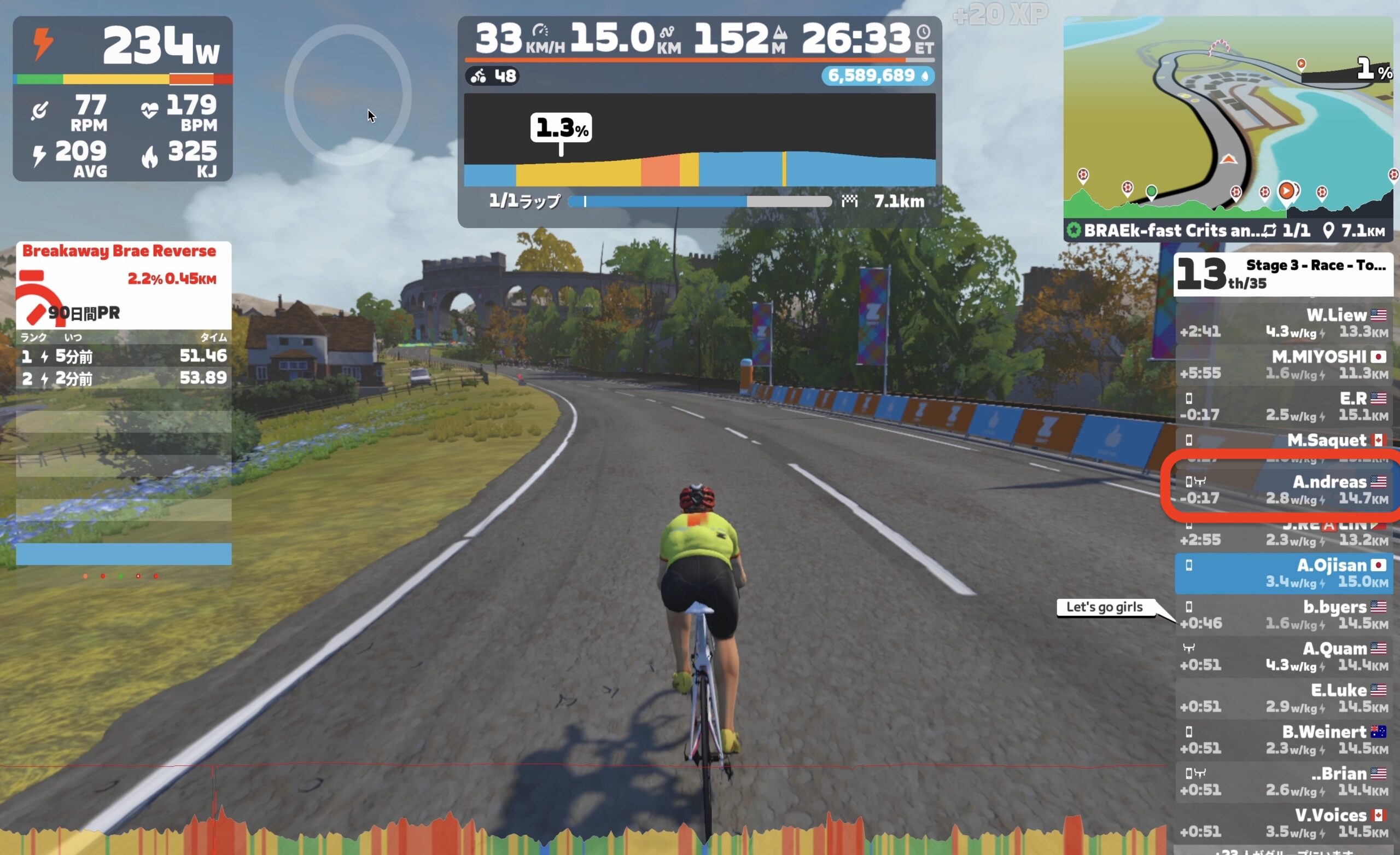The image size is (1400, 855).
Task: Pick the circled A.ndreas rider row
Action: click(x=1283, y=490)
